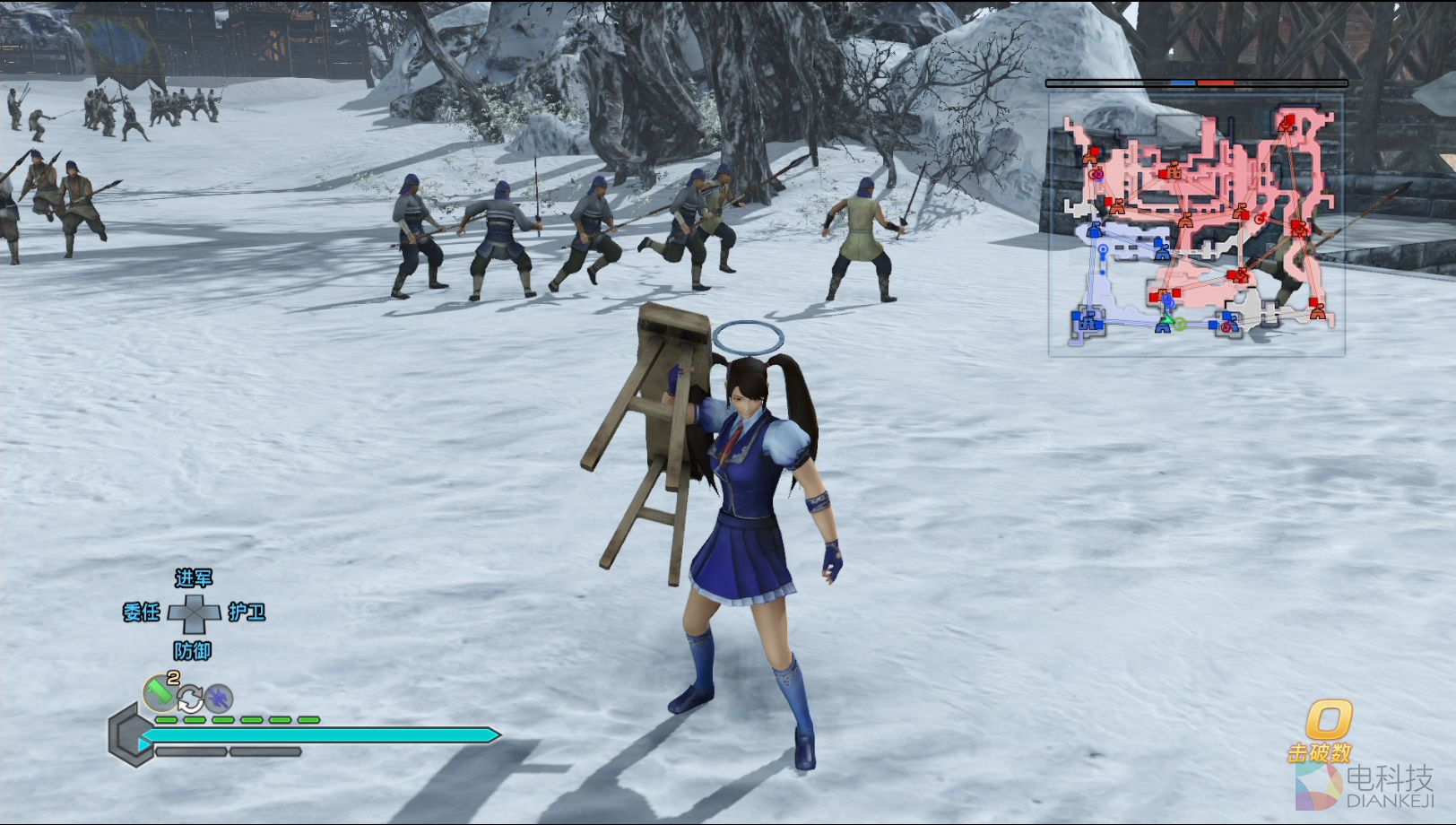Issue the 防御 (defend) command
Viewport: 1456px width, 825px height.
(x=193, y=650)
